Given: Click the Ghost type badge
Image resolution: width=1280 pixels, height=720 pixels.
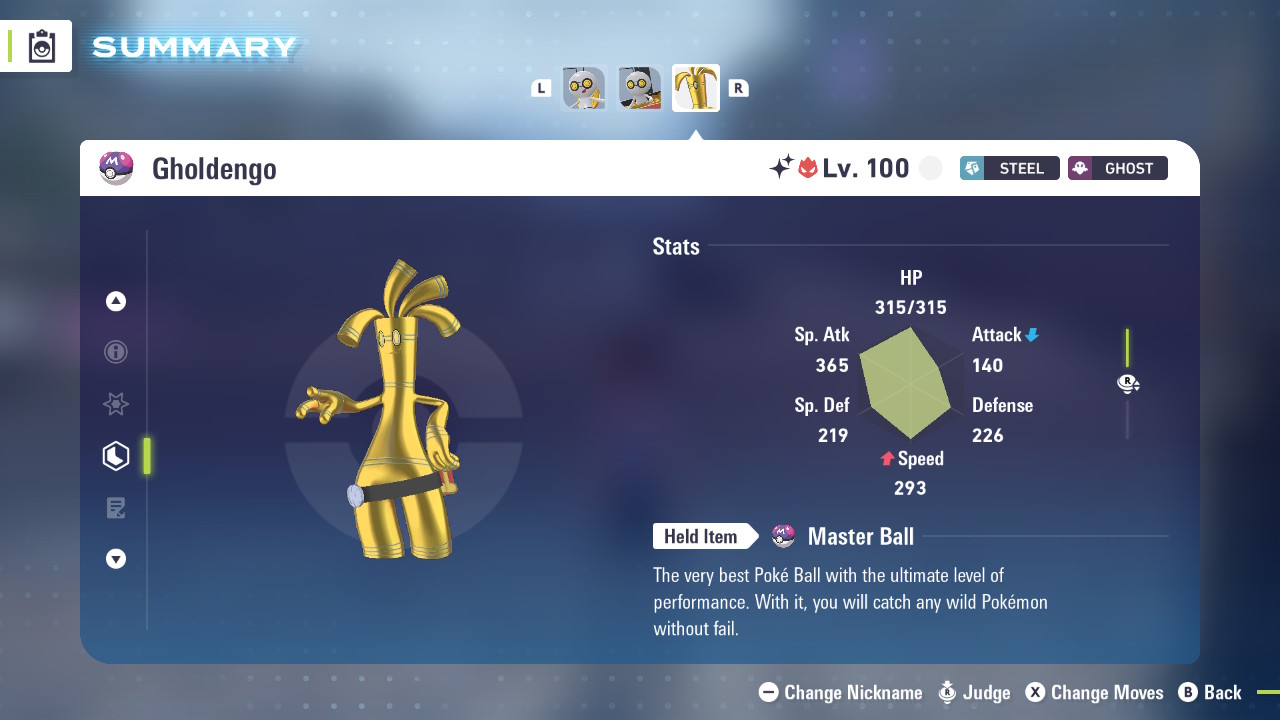Looking at the screenshot, I should coord(1117,168).
